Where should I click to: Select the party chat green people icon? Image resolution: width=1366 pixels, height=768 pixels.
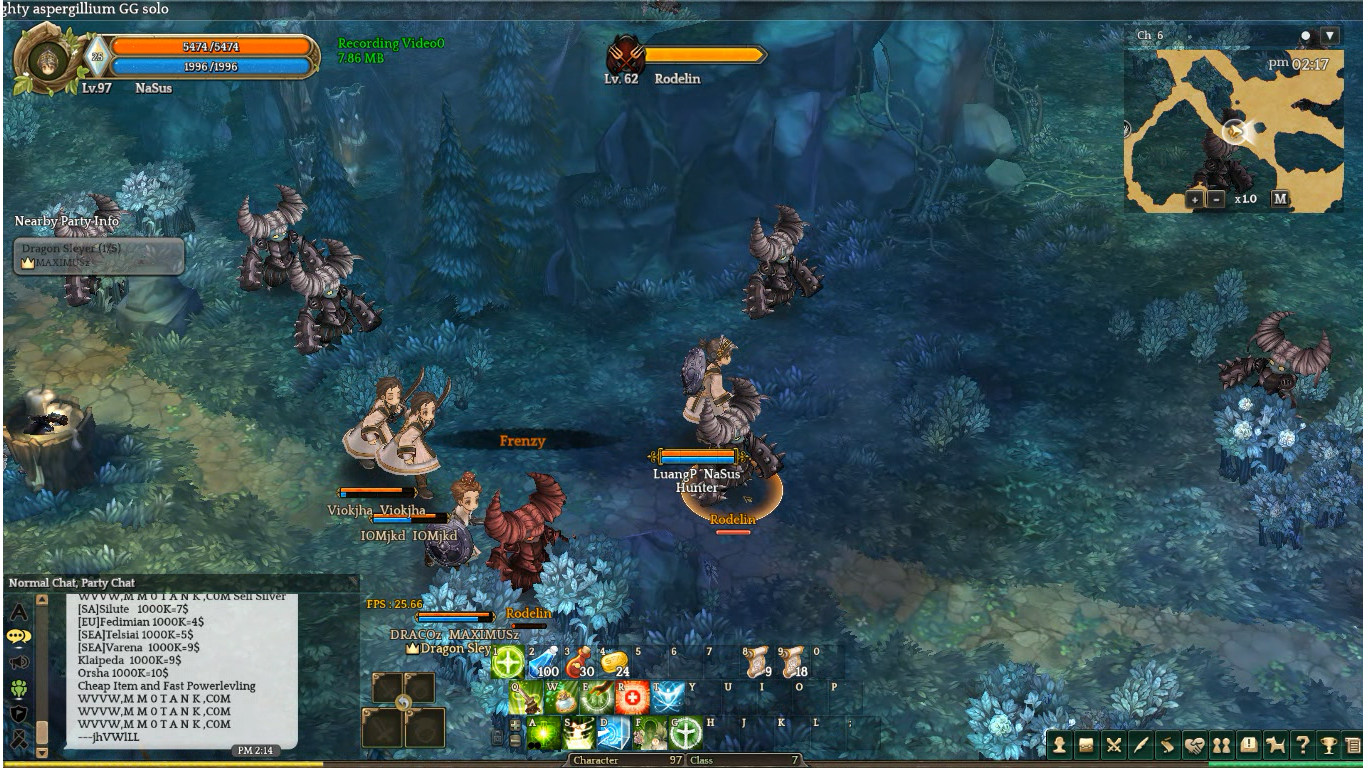point(18,688)
